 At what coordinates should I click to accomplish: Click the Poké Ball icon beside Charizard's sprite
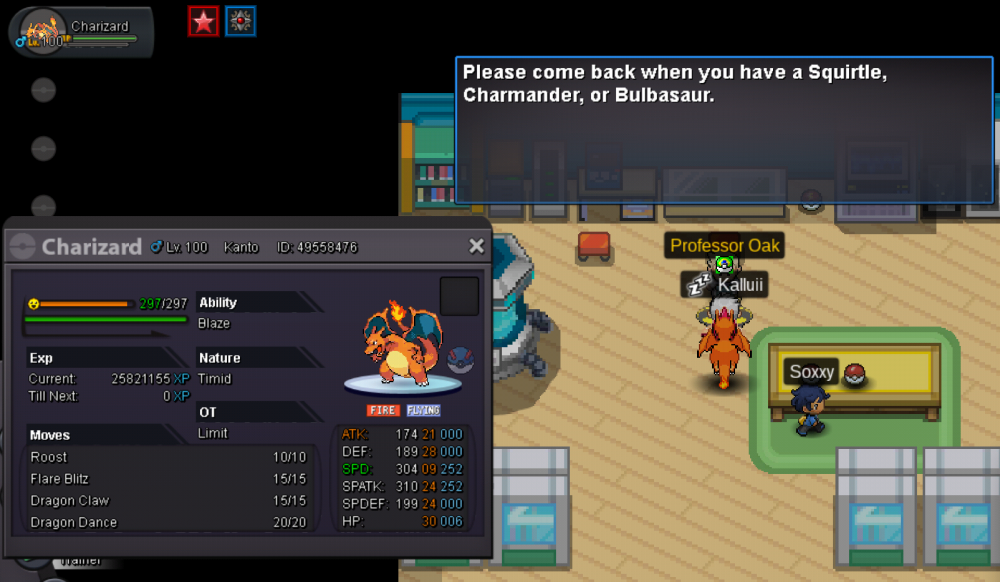pos(462,359)
